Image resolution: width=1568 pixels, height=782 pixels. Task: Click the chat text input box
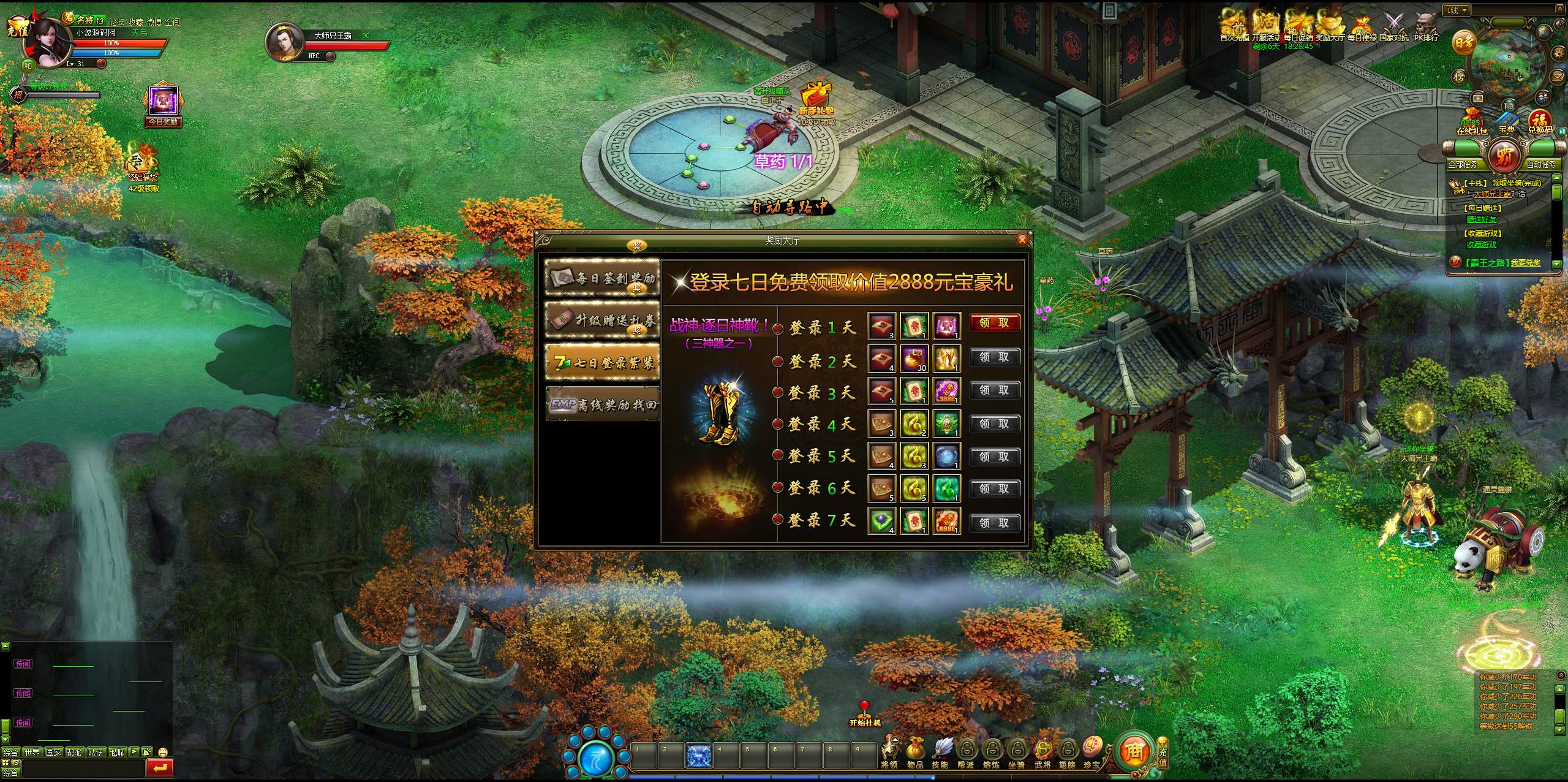[83, 767]
